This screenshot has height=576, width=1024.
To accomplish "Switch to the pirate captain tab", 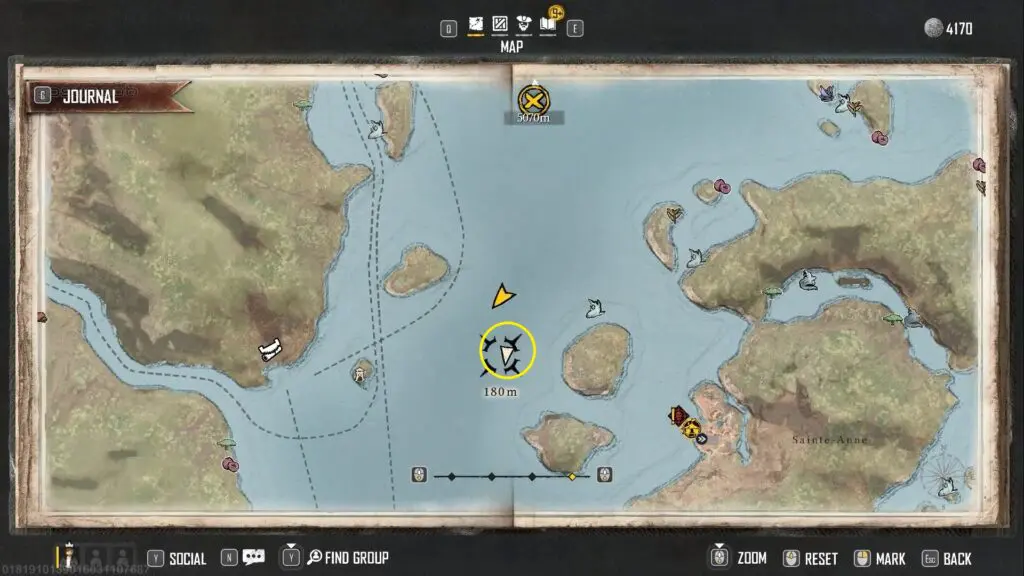I will [x=523, y=23].
